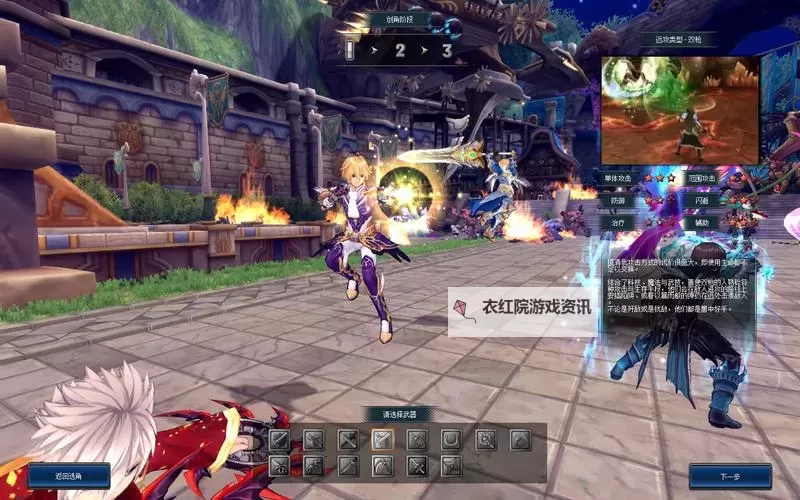Choose the round orb weapon icon
800x500 pixels.
pyautogui.click(x=486, y=439)
